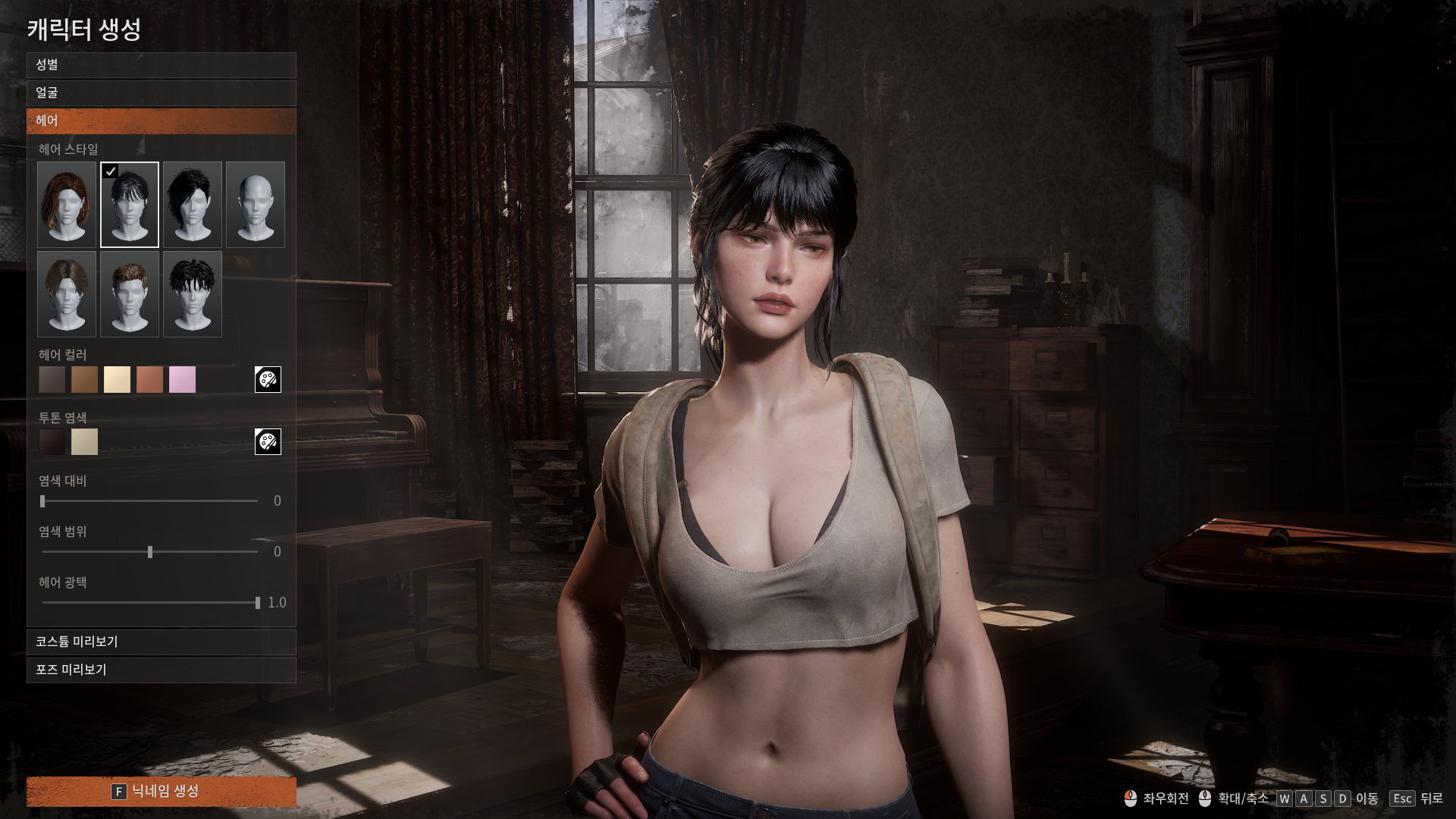Apply the dark gray hair color
This screenshot has height=819, width=1456.
pyautogui.click(x=52, y=380)
